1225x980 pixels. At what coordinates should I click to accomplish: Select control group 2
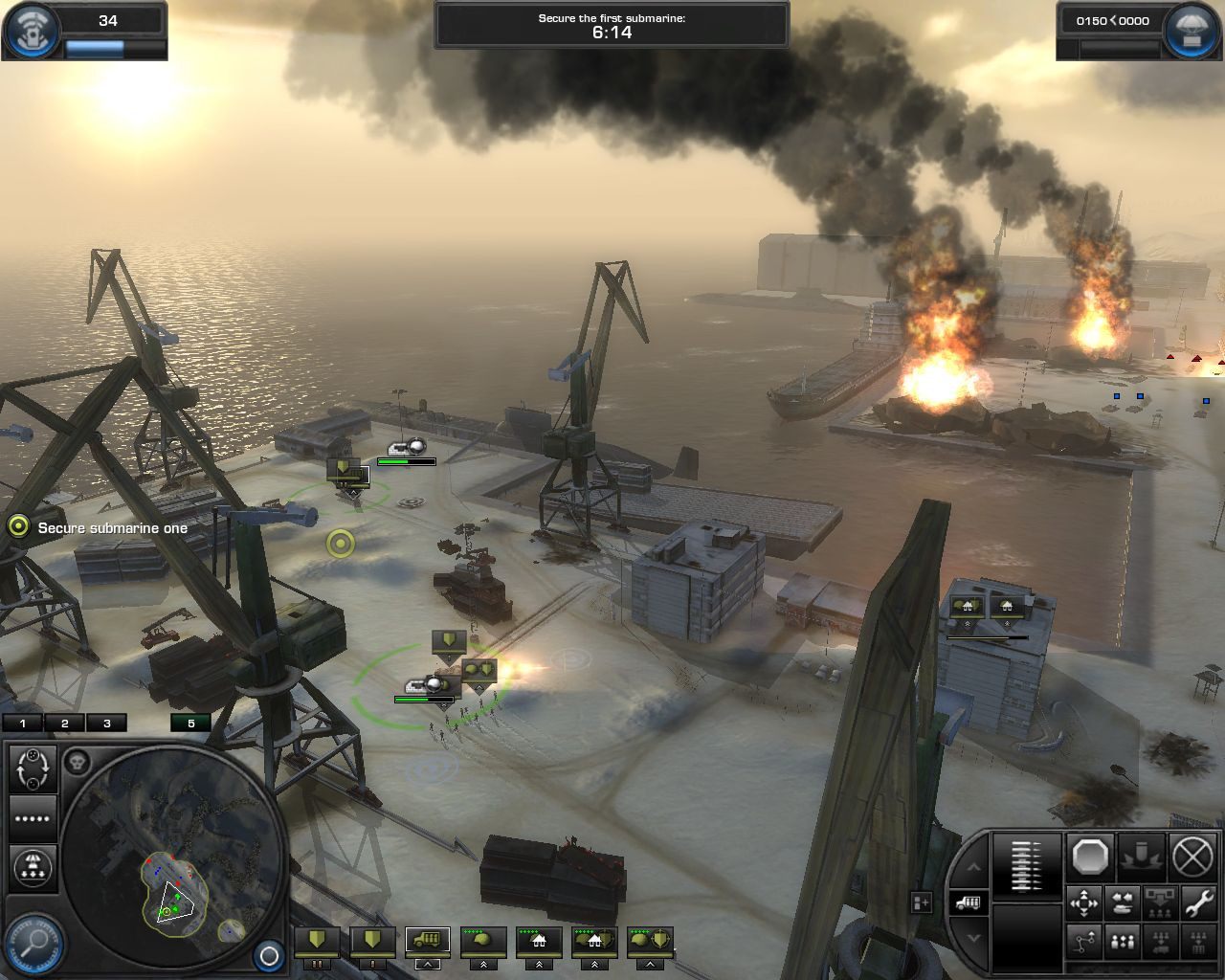[x=65, y=724]
